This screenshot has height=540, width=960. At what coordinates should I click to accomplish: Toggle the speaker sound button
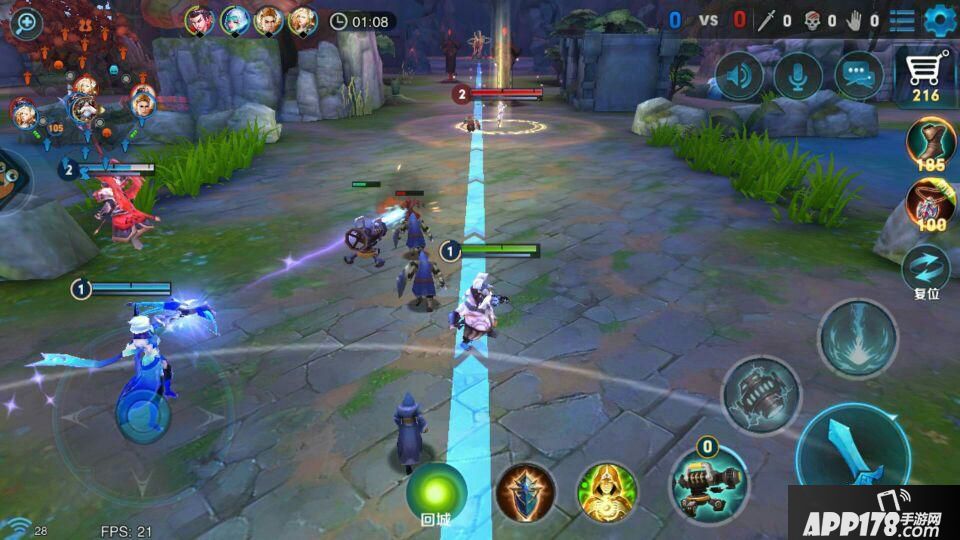tap(739, 76)
